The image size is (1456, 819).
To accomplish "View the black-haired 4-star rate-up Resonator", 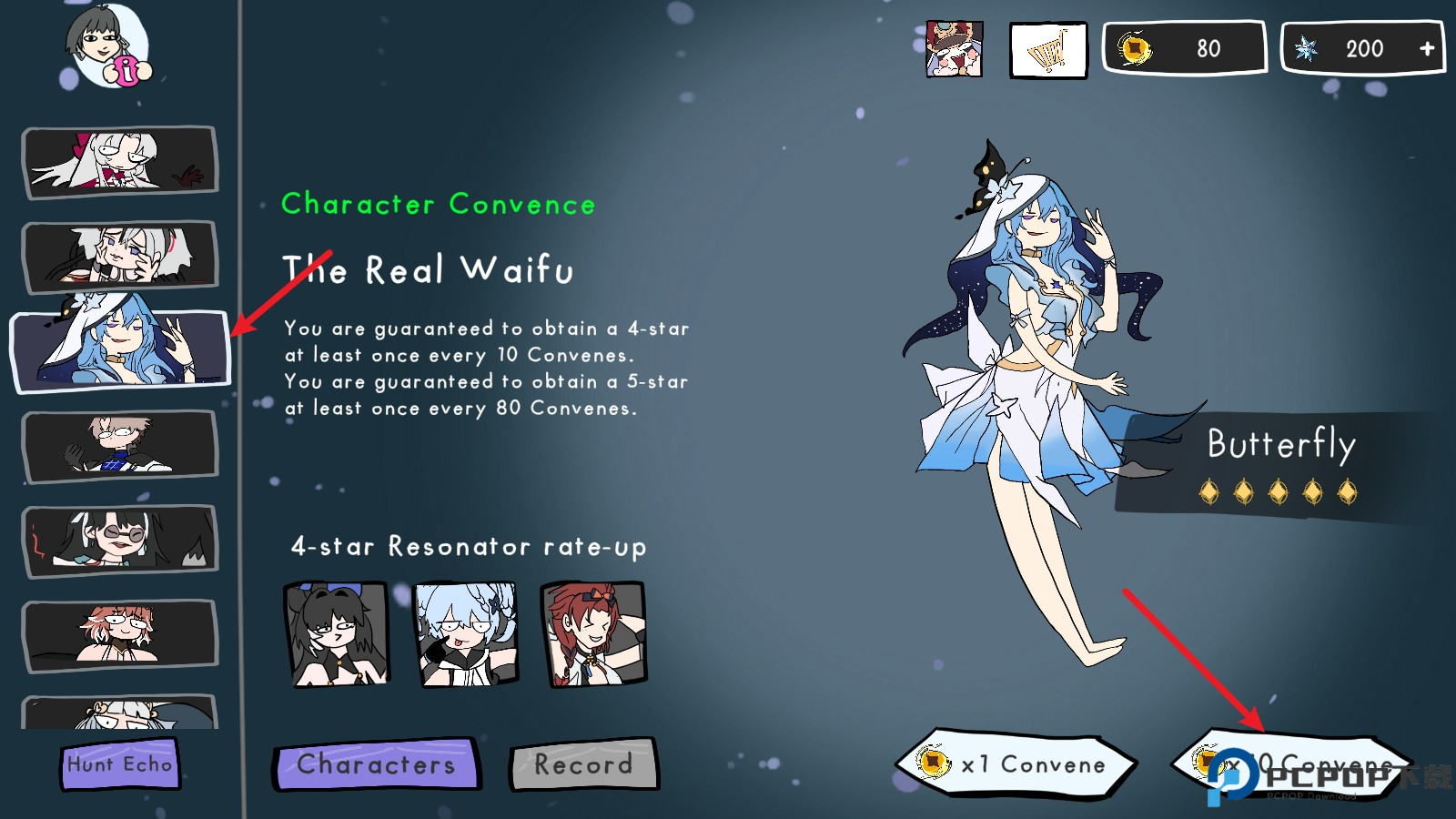I will point(338,634).
